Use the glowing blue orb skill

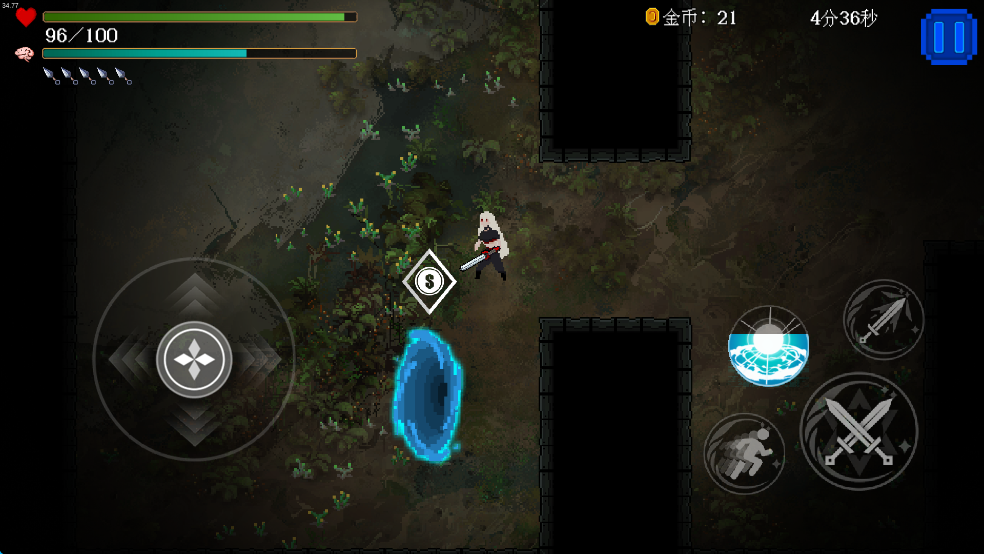pyautogui.click(x=768, y=346)
